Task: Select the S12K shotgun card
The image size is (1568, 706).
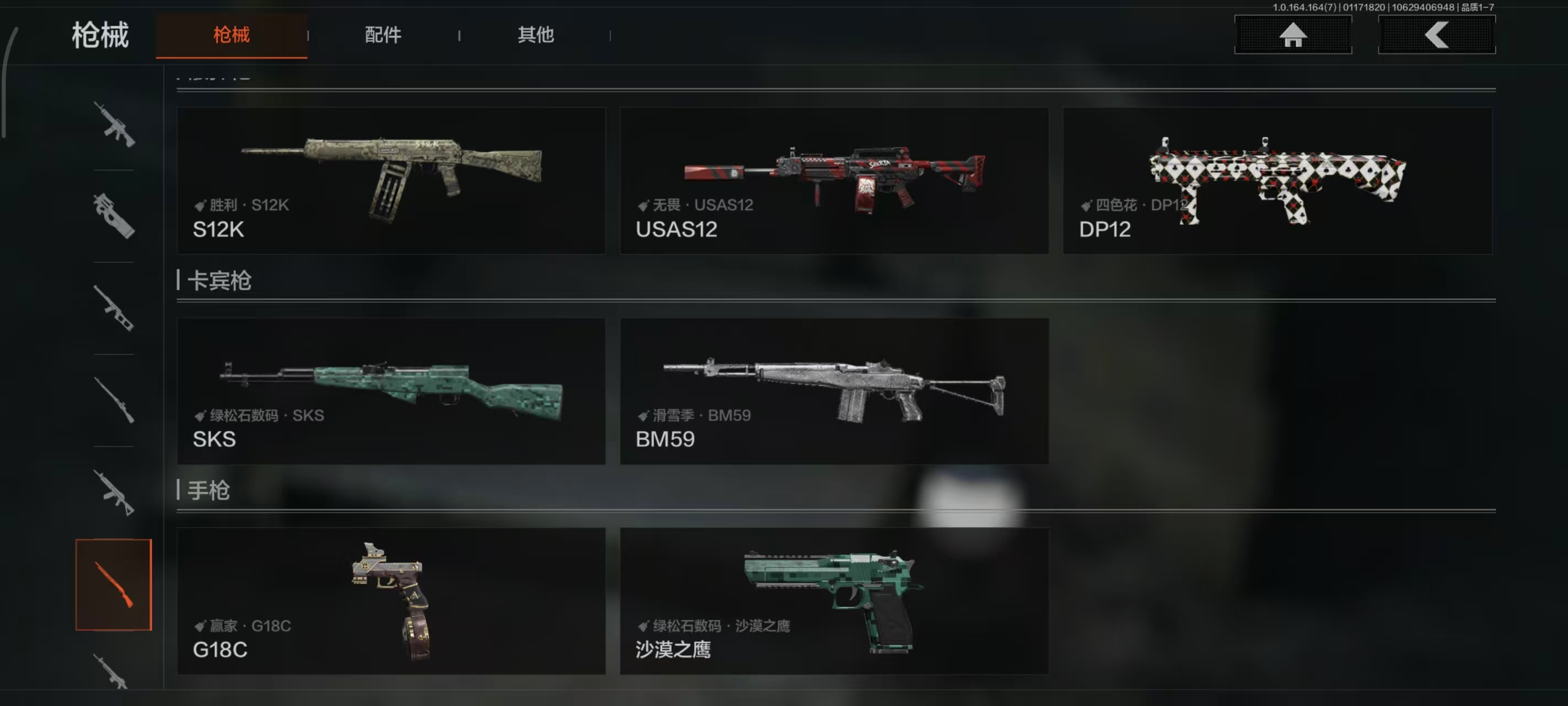Action: (x=391, y=180)
